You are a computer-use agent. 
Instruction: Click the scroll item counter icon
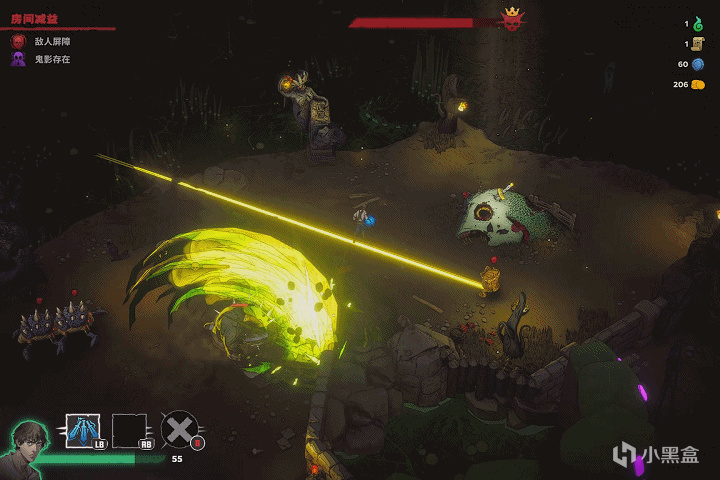click(698, 44)
